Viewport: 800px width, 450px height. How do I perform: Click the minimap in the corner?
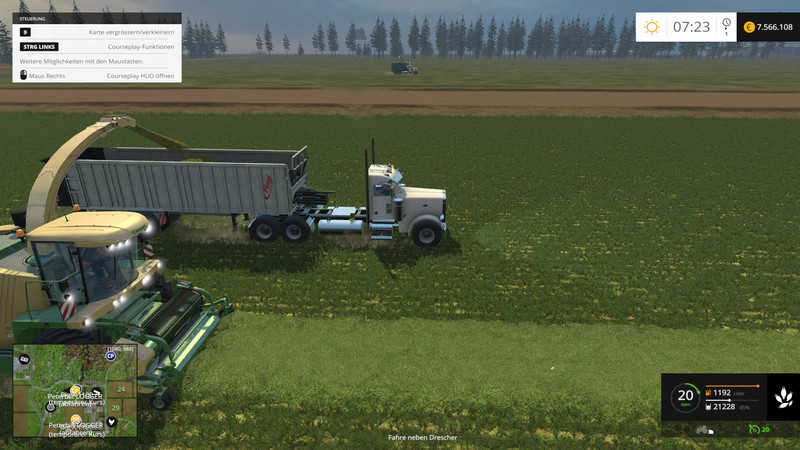click(74, 392)
